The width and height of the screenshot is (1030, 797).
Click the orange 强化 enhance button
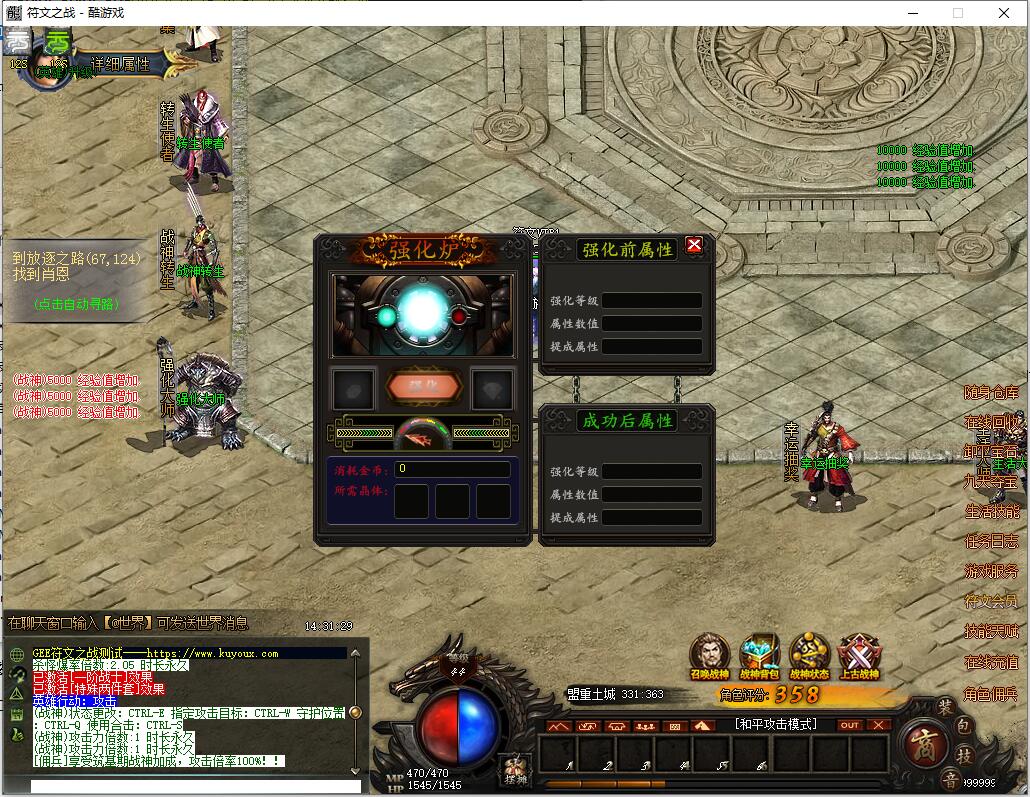pos(424,386)
